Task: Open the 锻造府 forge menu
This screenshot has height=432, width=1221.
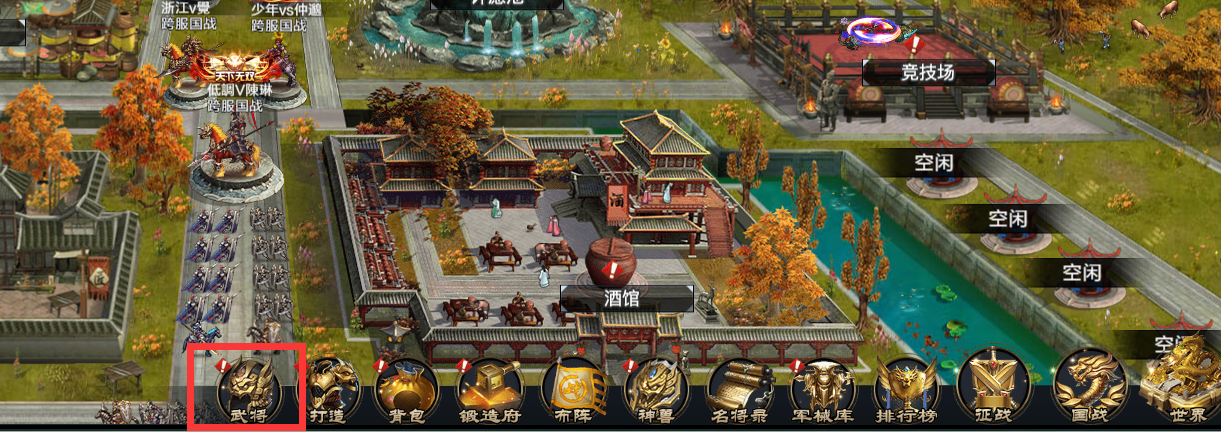Action: pos(491,392)
